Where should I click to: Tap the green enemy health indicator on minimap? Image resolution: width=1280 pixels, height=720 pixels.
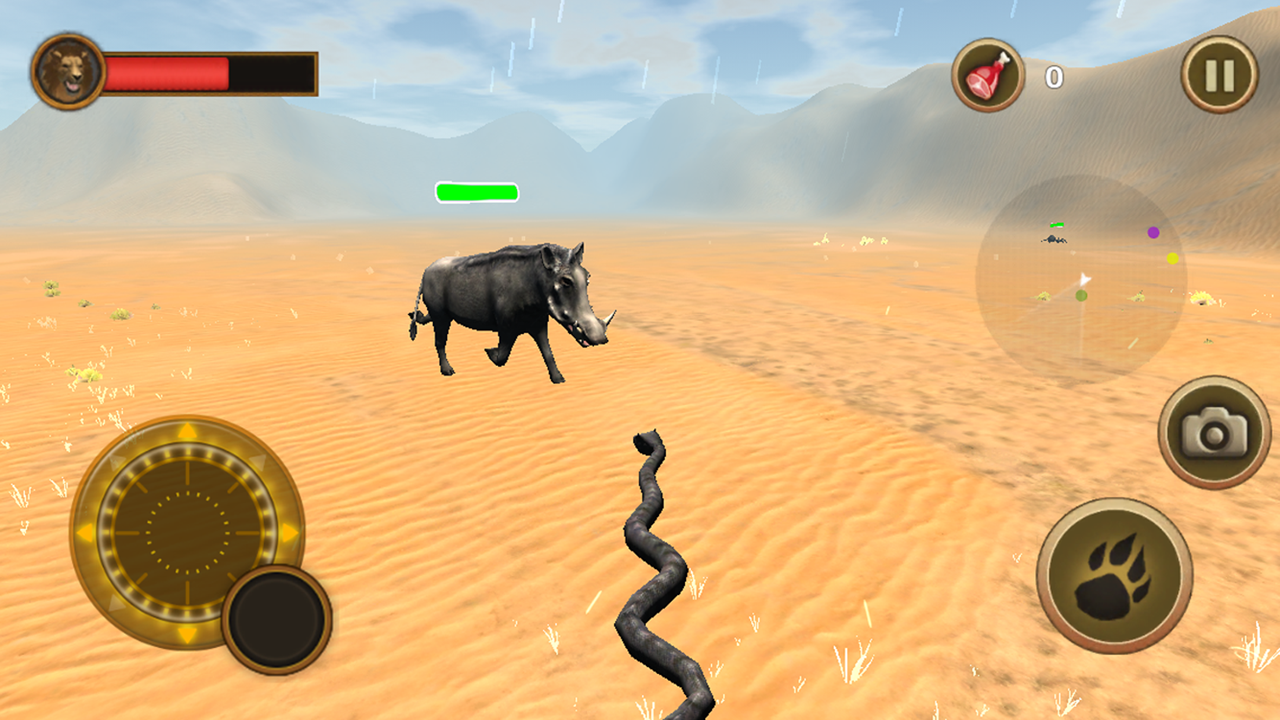click(1057, 224)
